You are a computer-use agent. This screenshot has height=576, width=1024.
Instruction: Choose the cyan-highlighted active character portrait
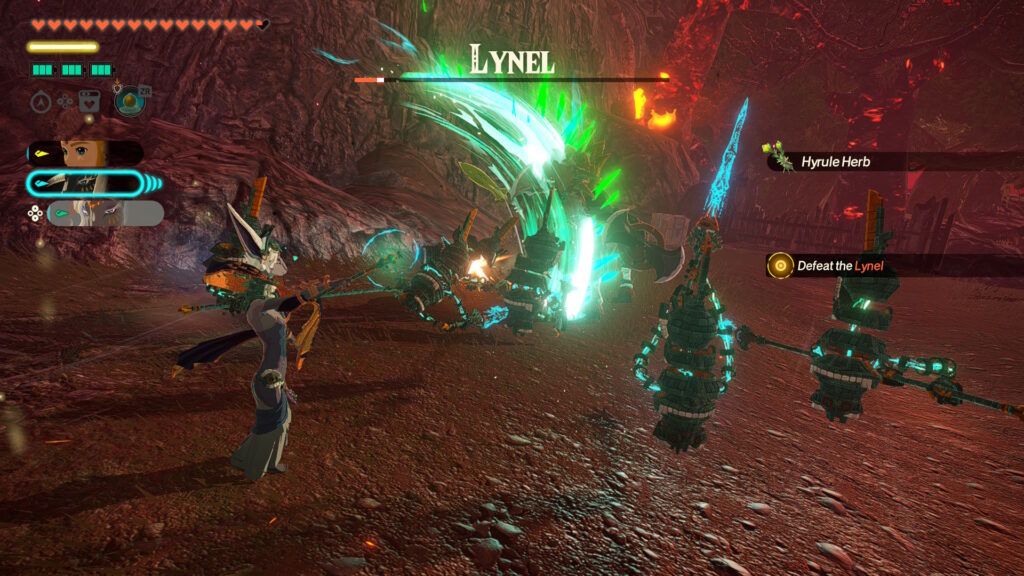pyautogui.click(x=85, y=183)
